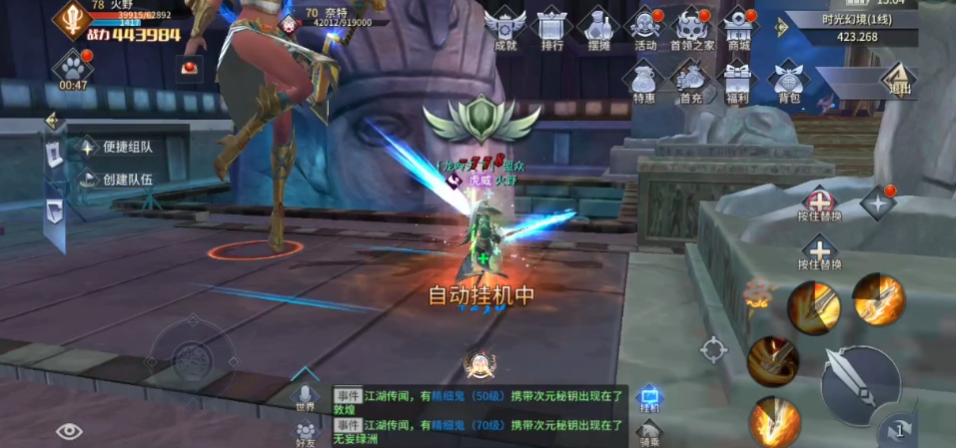956x448 pixels.
Task: Open the 首充 first recharge reward
Action: (691, 81)
